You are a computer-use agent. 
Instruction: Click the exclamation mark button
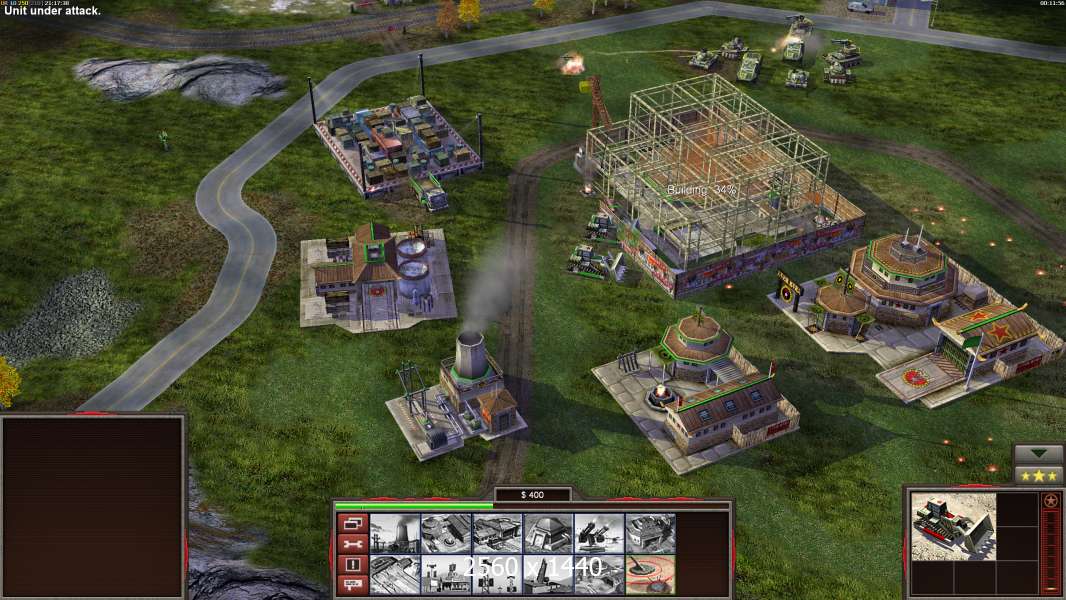click(351, 564)
